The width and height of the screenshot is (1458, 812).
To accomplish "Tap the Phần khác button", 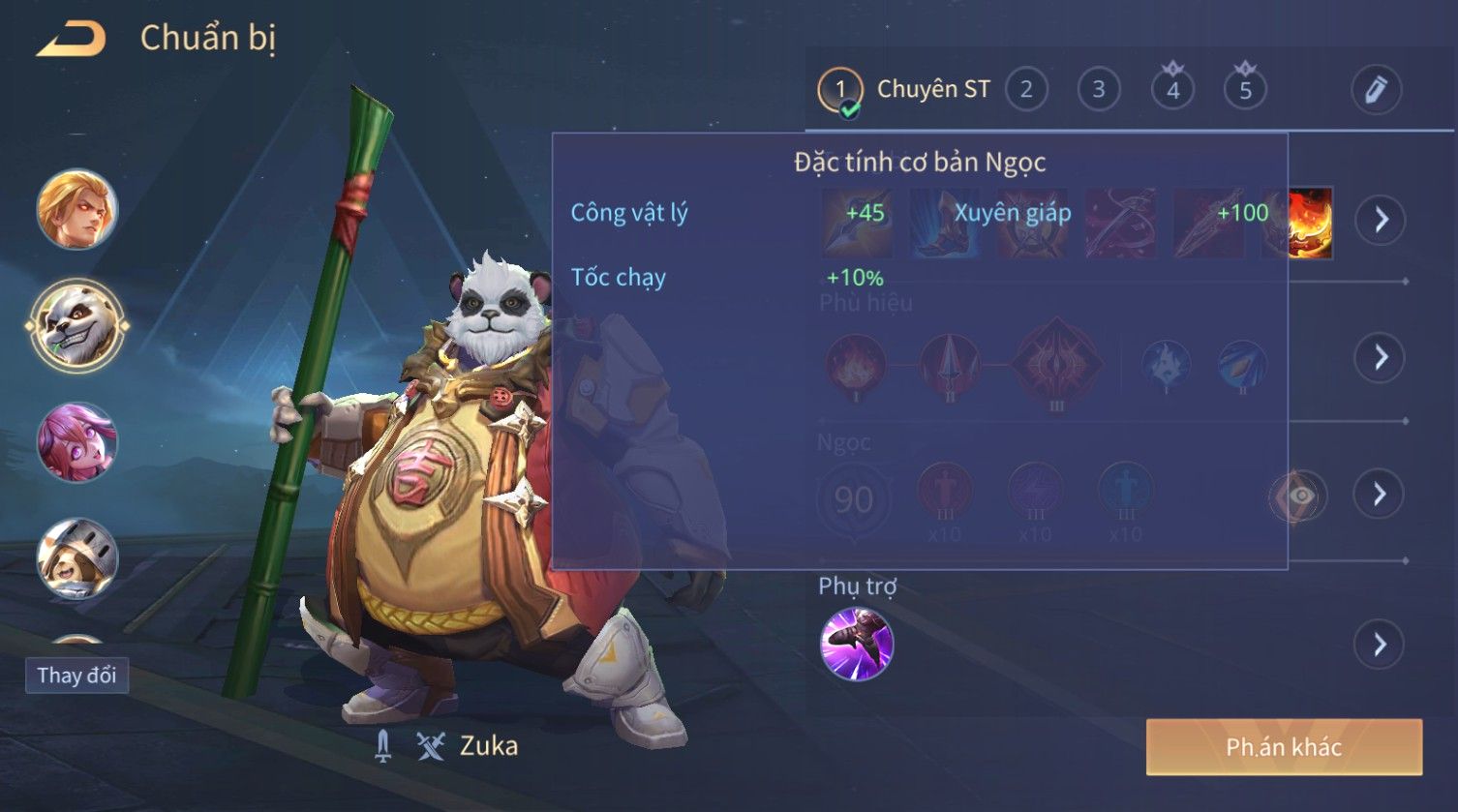I will [1284, 747].
